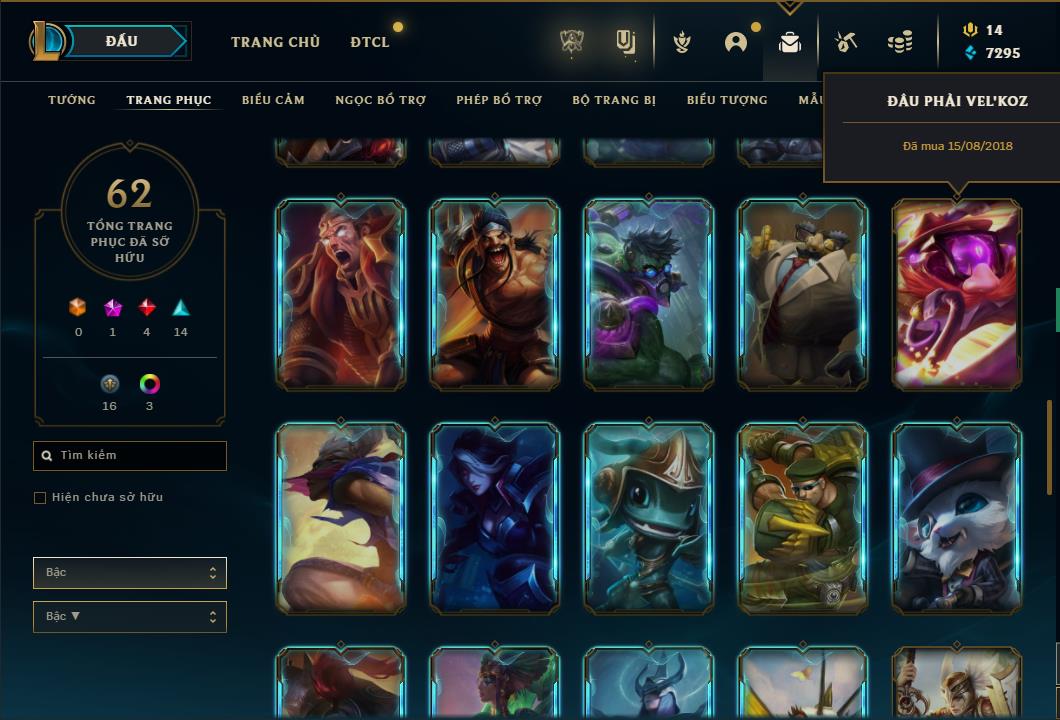The height and width of the screenshot is (720, 1060).
Task: Switch to the BIỂU TƯỢNG tab
Action: pos(727,100)
